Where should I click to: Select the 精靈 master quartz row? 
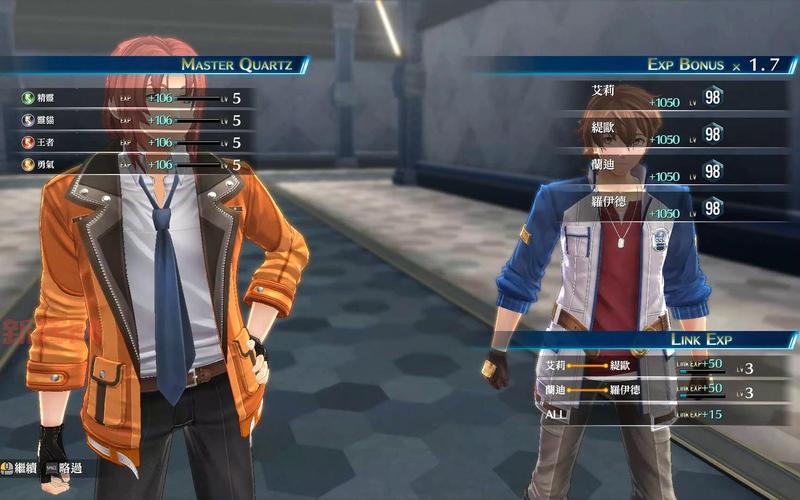(130, 98)
